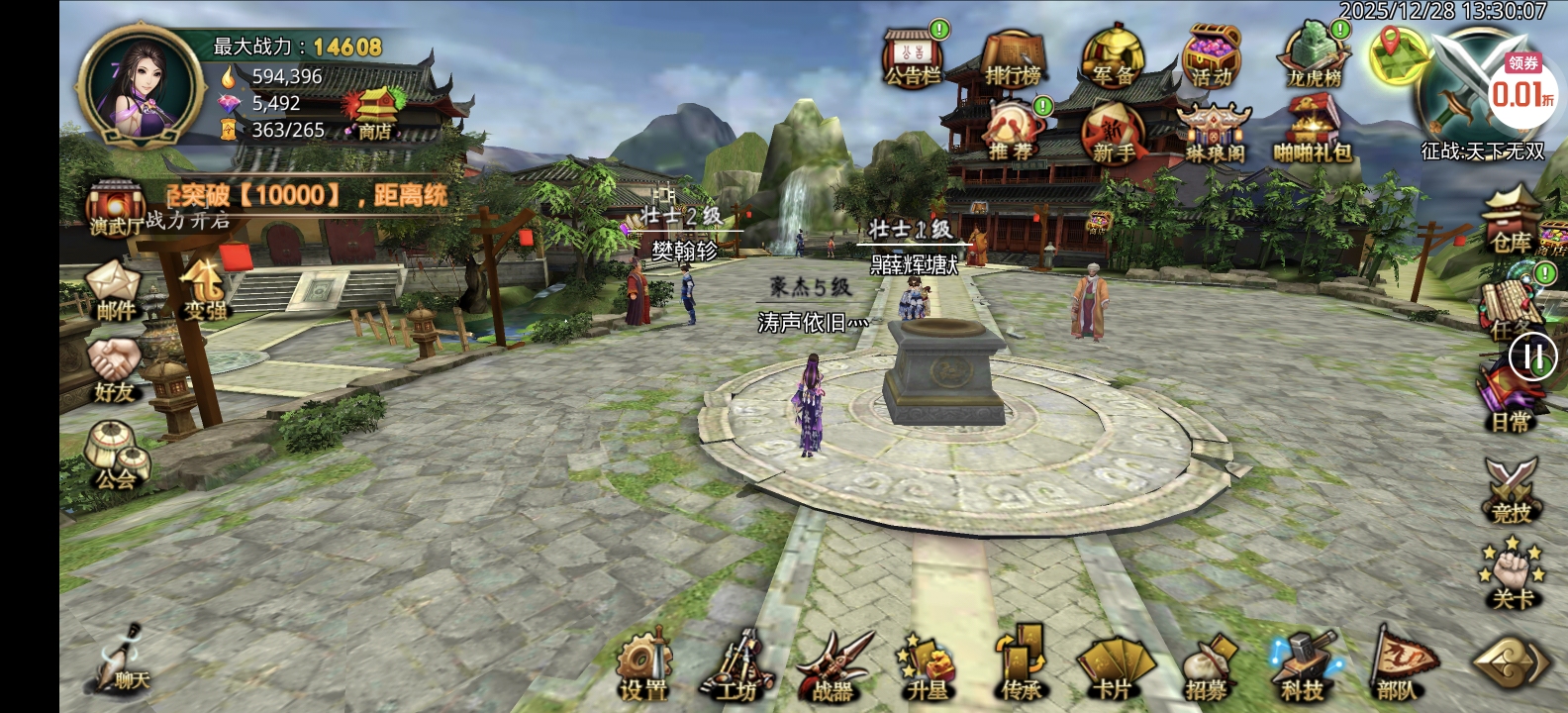Open the 军备 armaments menu

(x=1113, y=59)
